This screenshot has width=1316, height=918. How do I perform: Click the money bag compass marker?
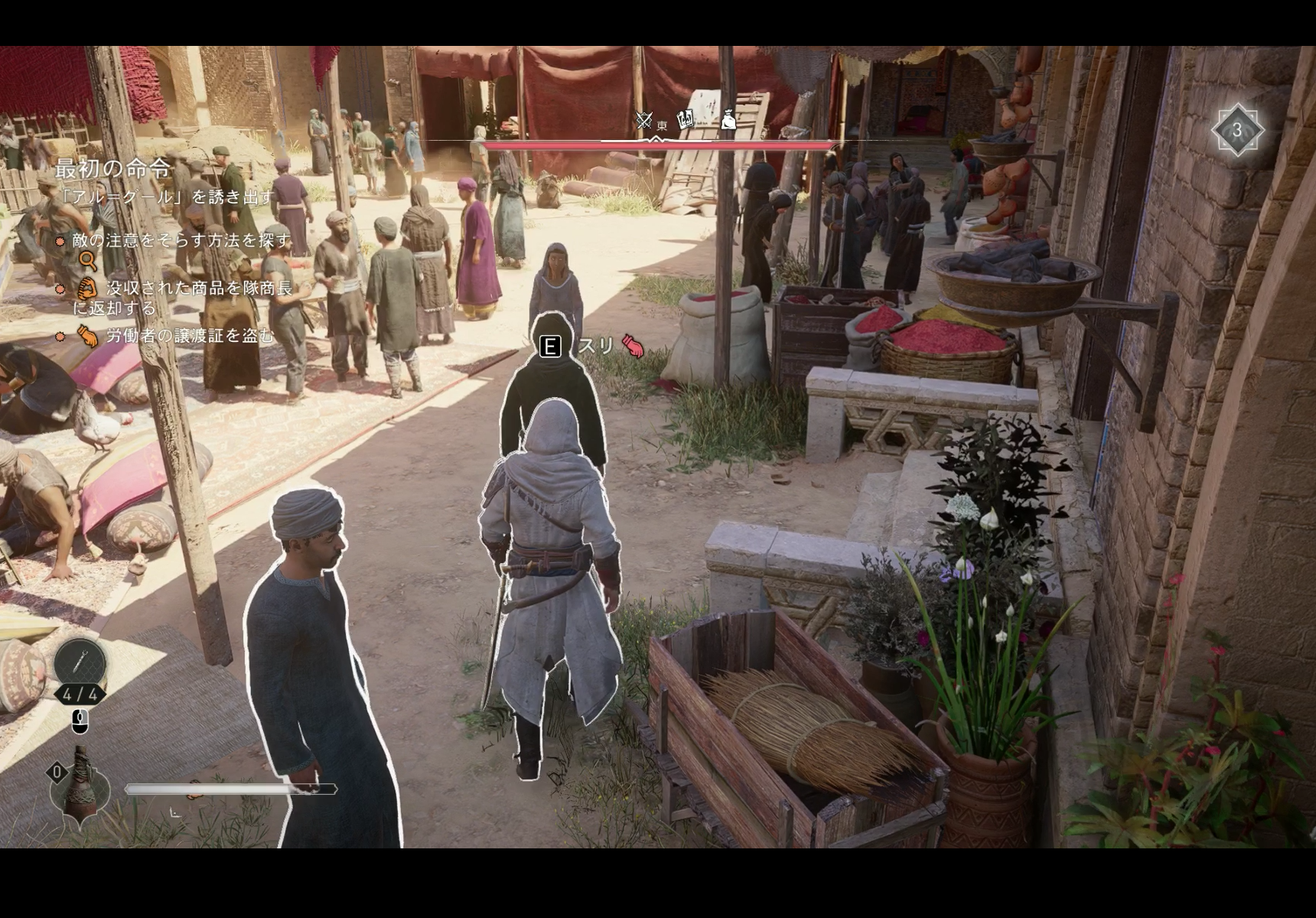(728, 119)
